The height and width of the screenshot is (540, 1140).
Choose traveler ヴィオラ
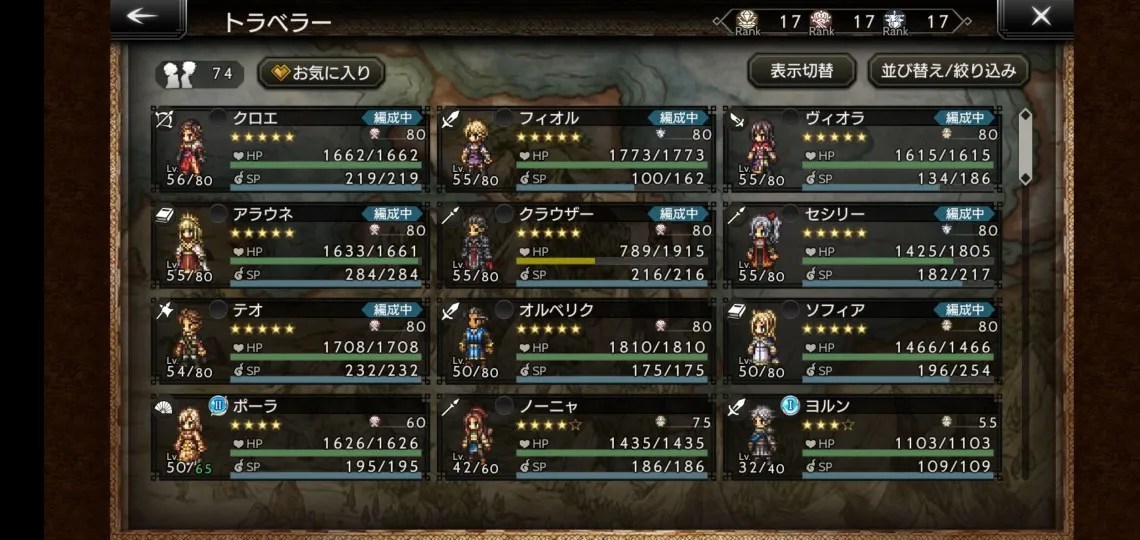[x=862, y=148]
